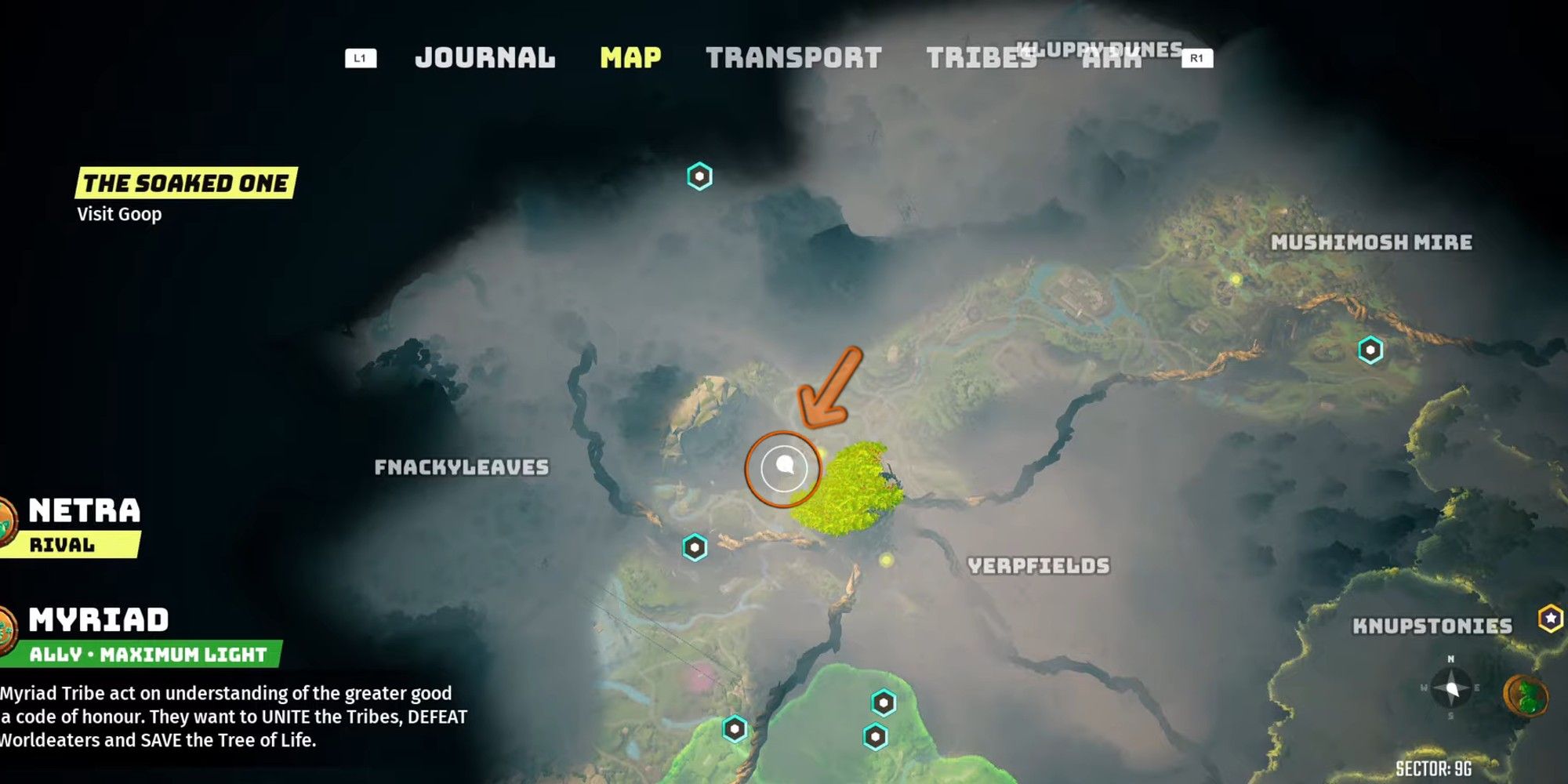Click the R1 shoulder button prompt
This screenshot has width=1568, height=784.
click(1197, 56)
